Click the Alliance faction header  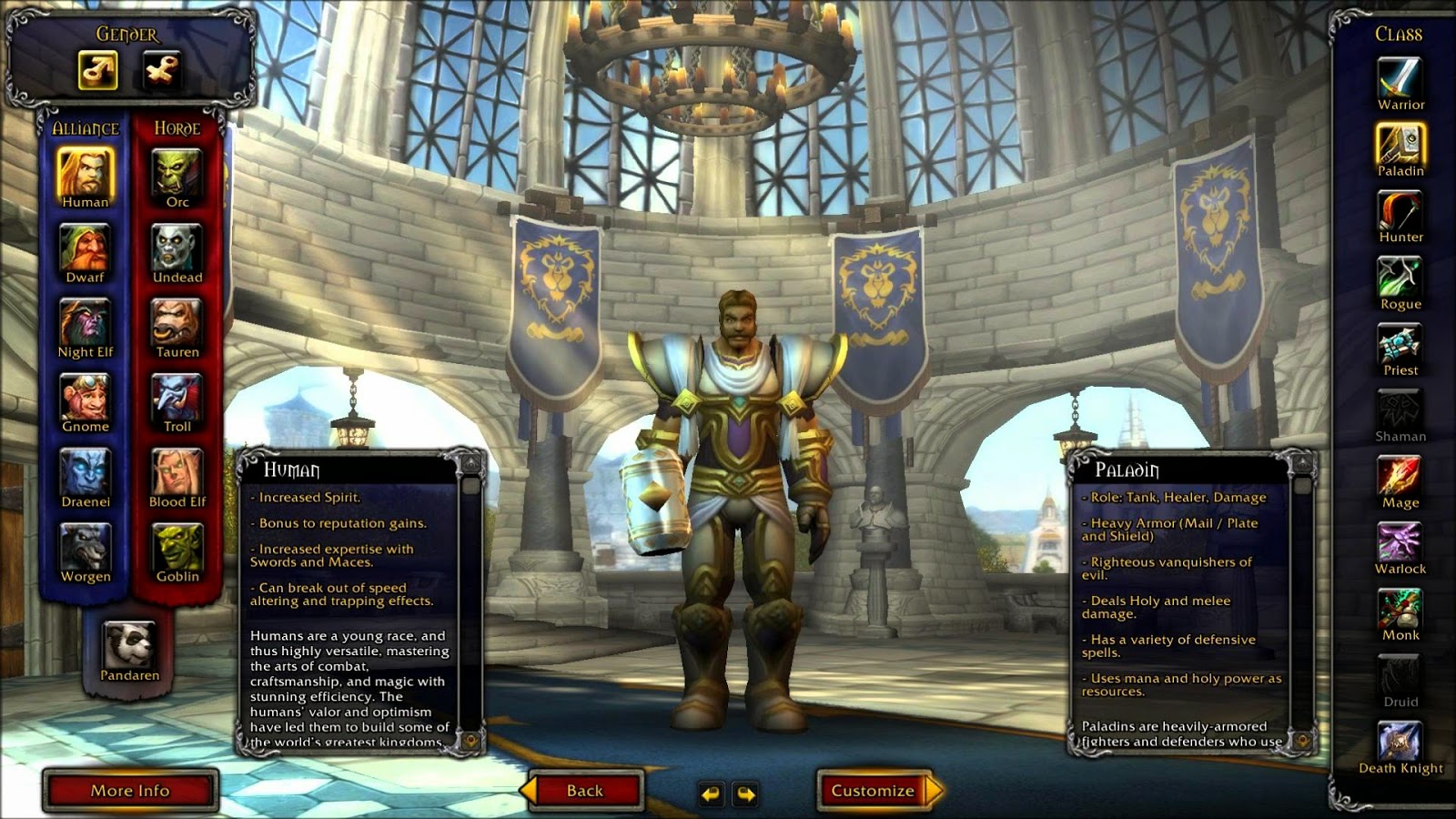[85, 128]
